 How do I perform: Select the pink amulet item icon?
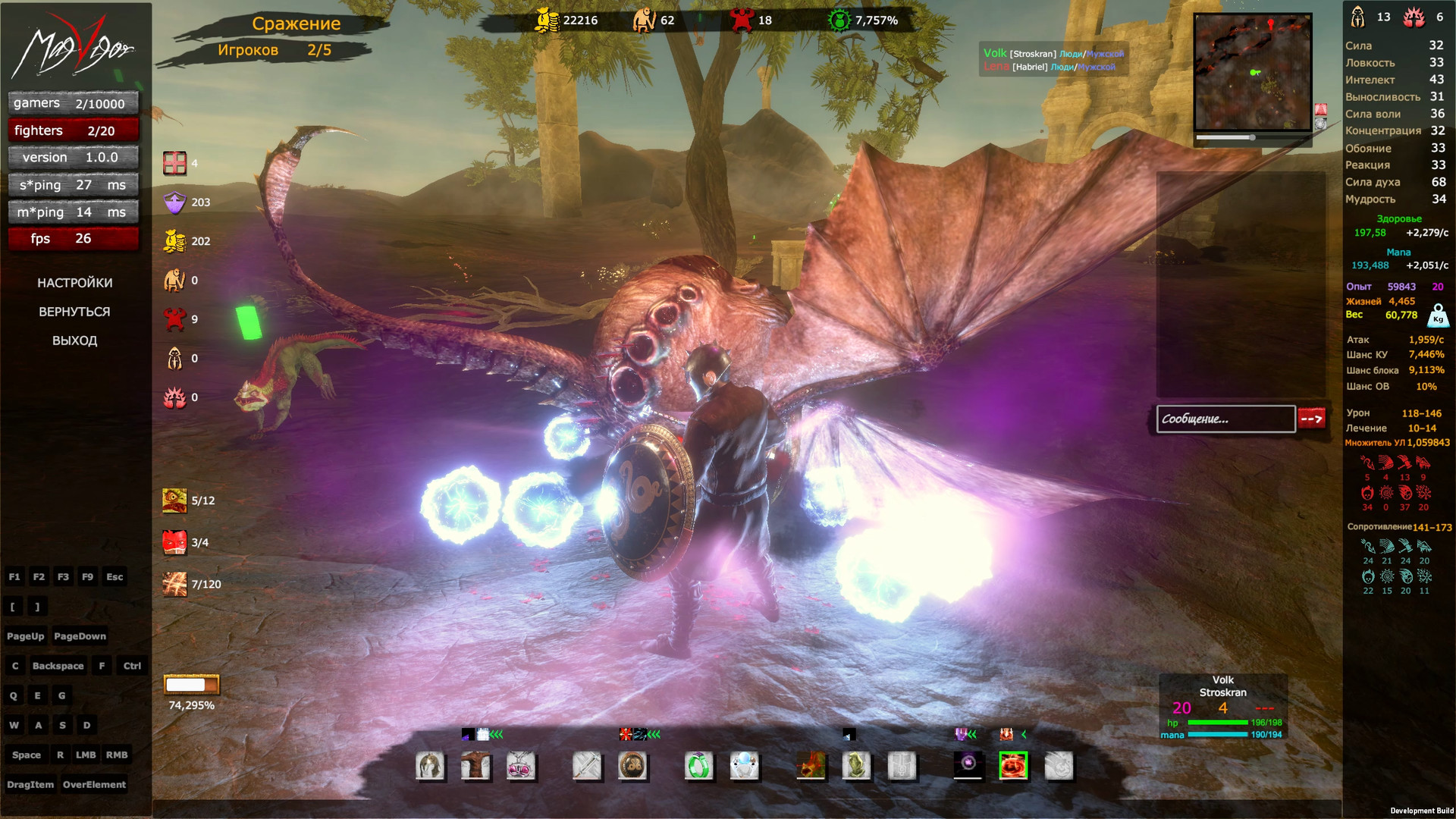(x=522, y=767)
